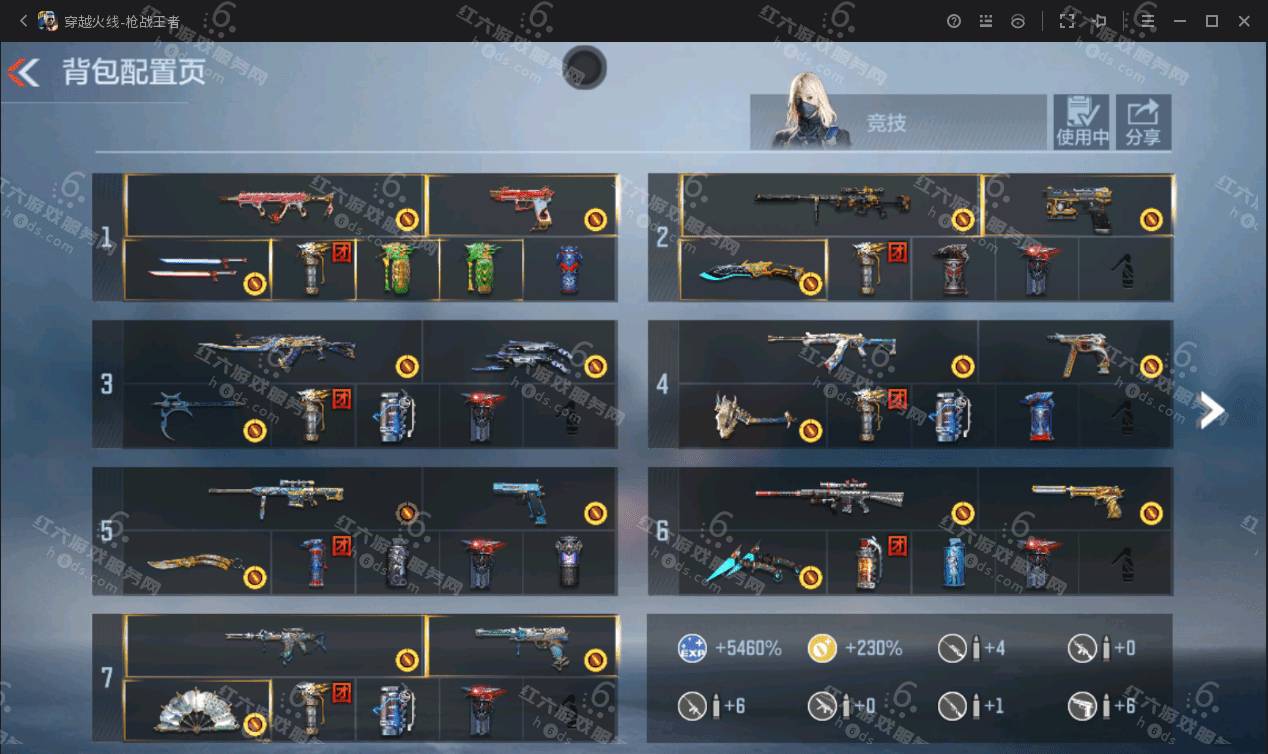Select the red rifle in backpack 1

(x=277, y=204)
